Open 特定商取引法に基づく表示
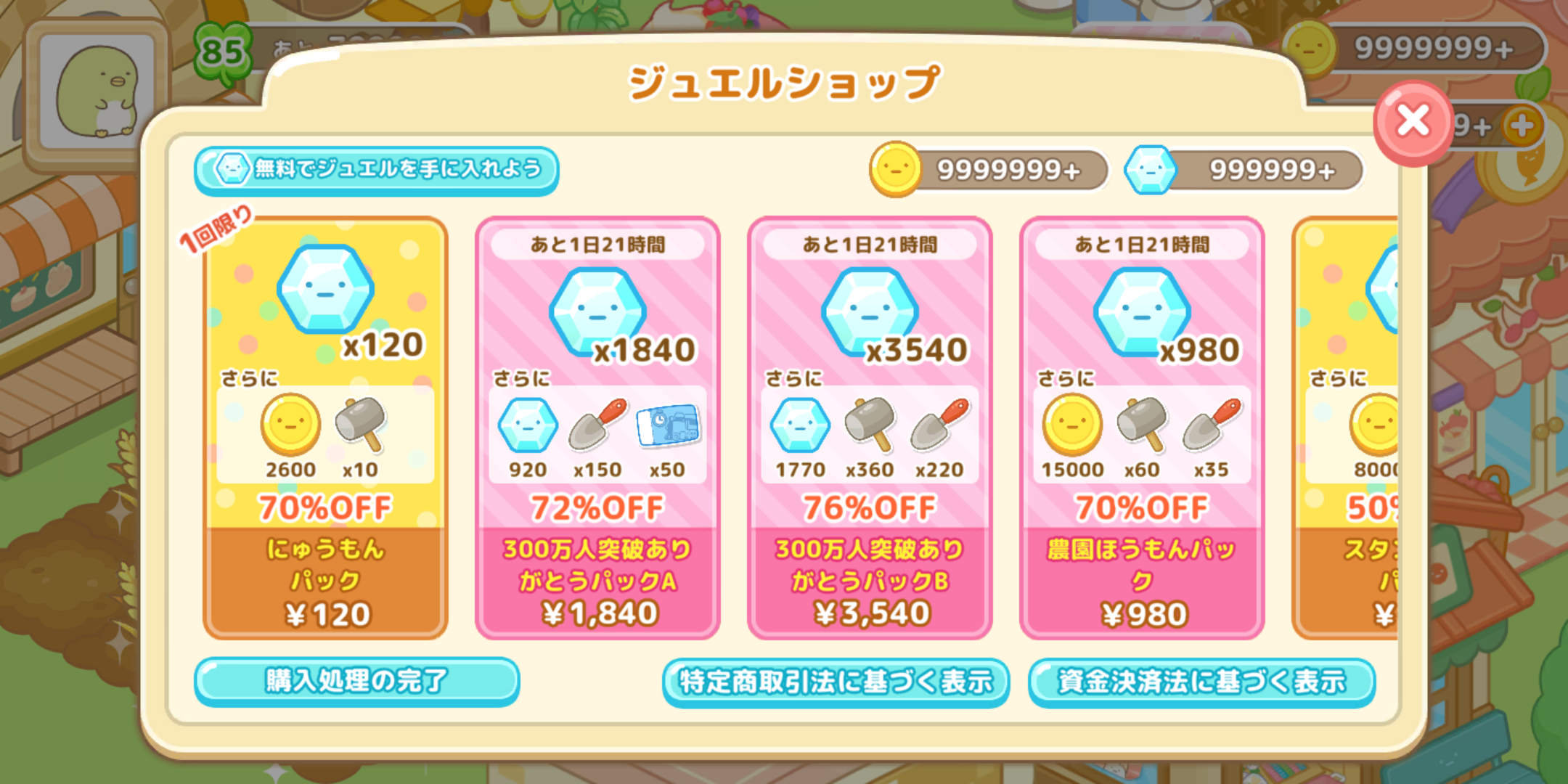This screenshot has height=784, width=1568. click(x=838, y=681)
